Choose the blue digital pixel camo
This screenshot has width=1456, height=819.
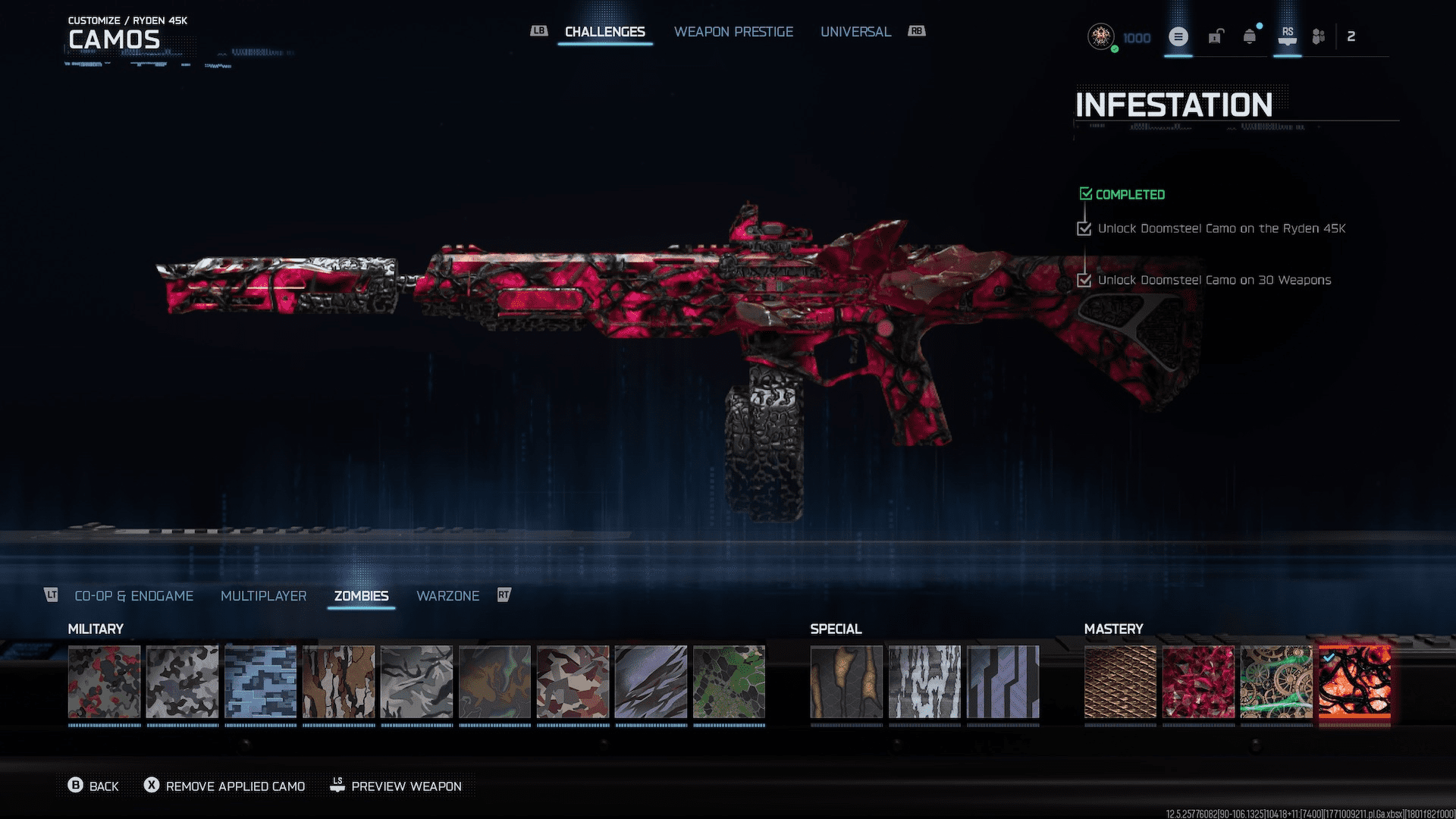[x=261, y=682]
